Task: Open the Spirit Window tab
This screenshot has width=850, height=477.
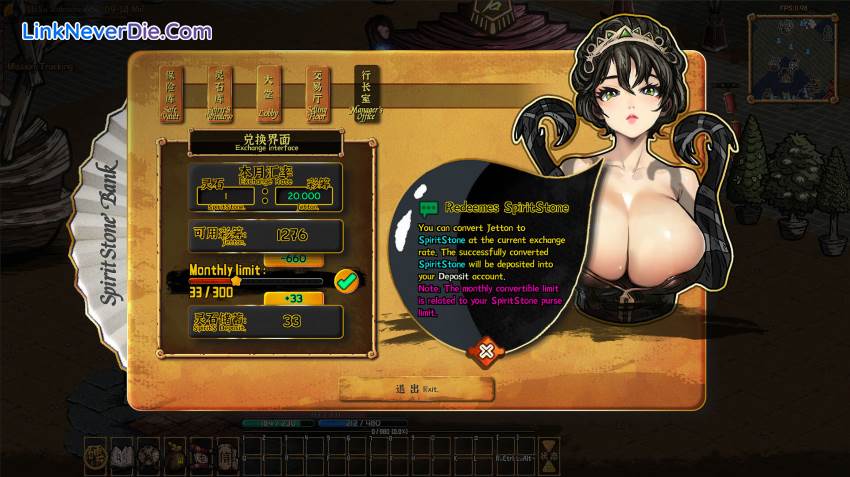Action: click(x=220, y=96)
